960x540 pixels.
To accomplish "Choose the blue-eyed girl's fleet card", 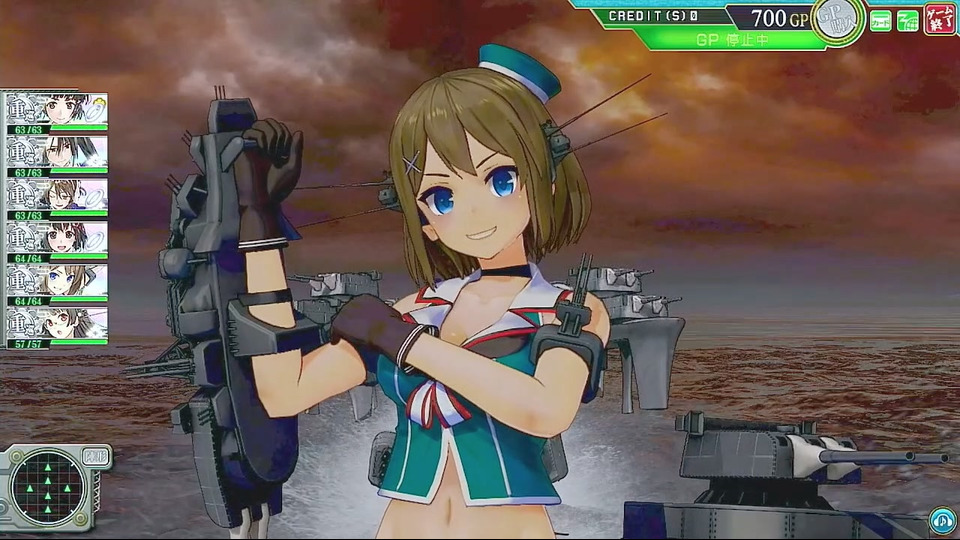I will (56, 284).
